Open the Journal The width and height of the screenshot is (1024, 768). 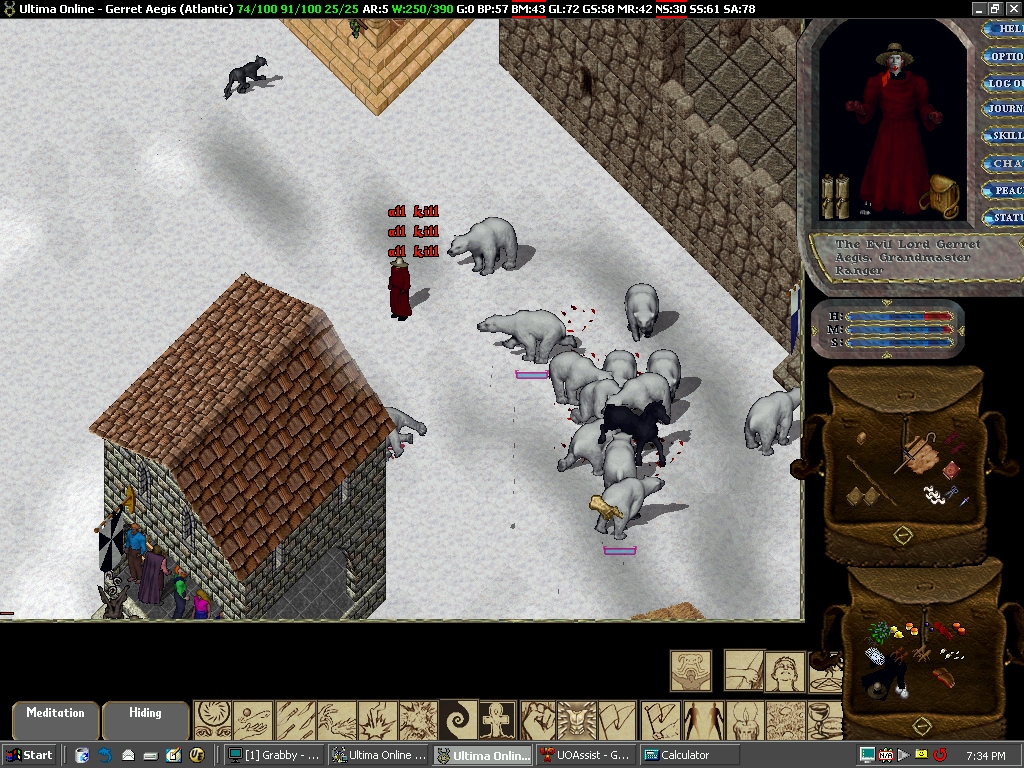(x=1004, y=109)
